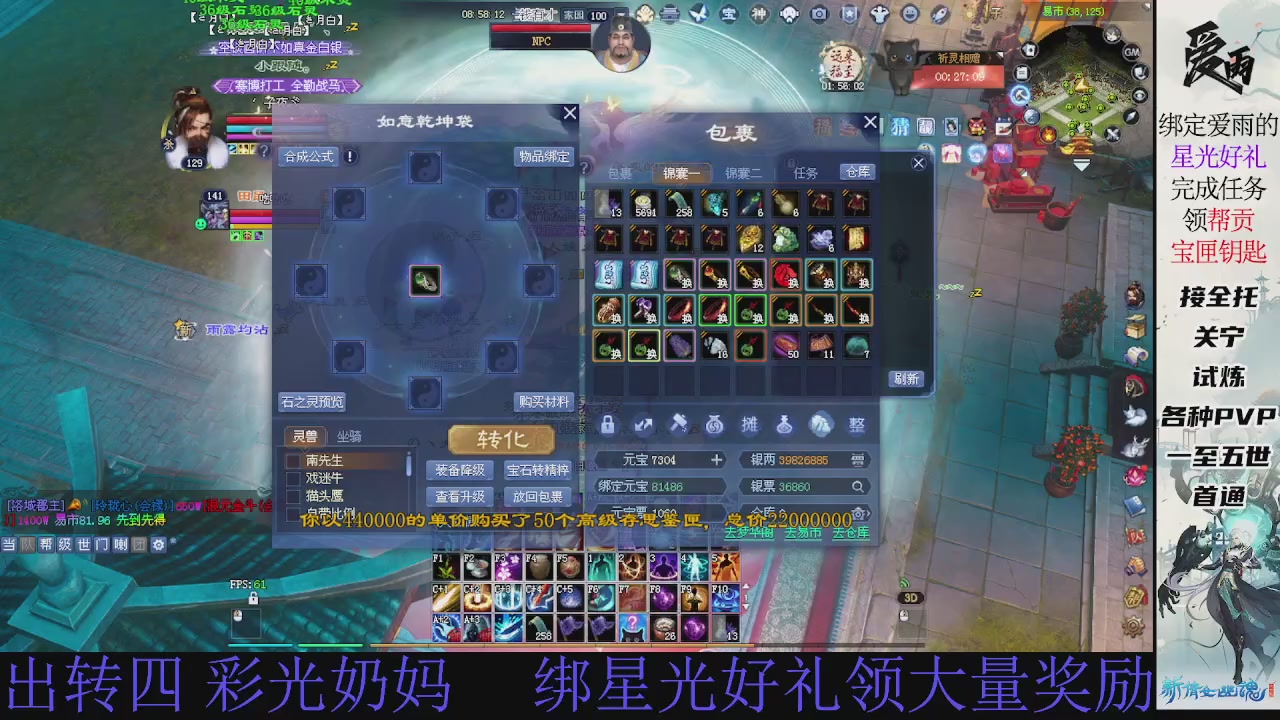
Task: Click the 整 bag-organize icon
Action: pyautogui.click(x=858, y=425)
